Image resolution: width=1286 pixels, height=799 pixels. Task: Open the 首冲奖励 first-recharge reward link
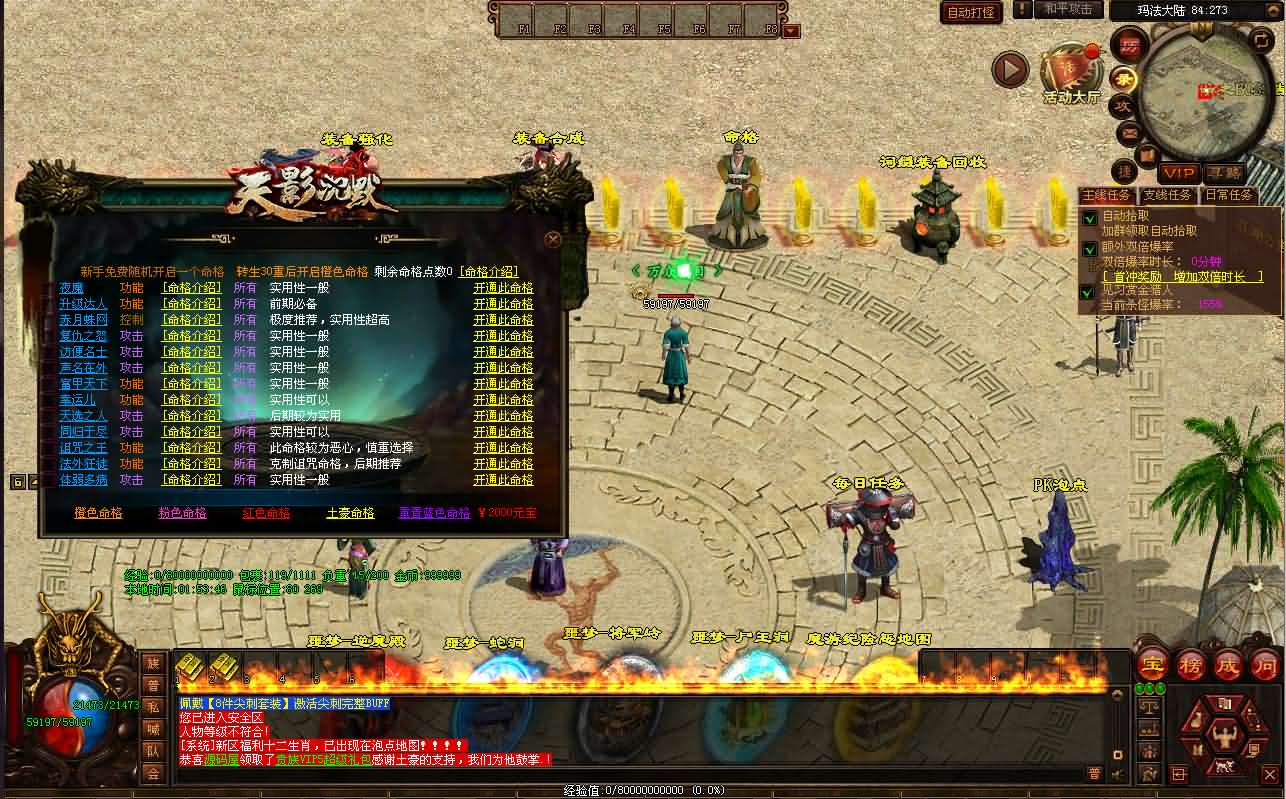pos(1182,276)
